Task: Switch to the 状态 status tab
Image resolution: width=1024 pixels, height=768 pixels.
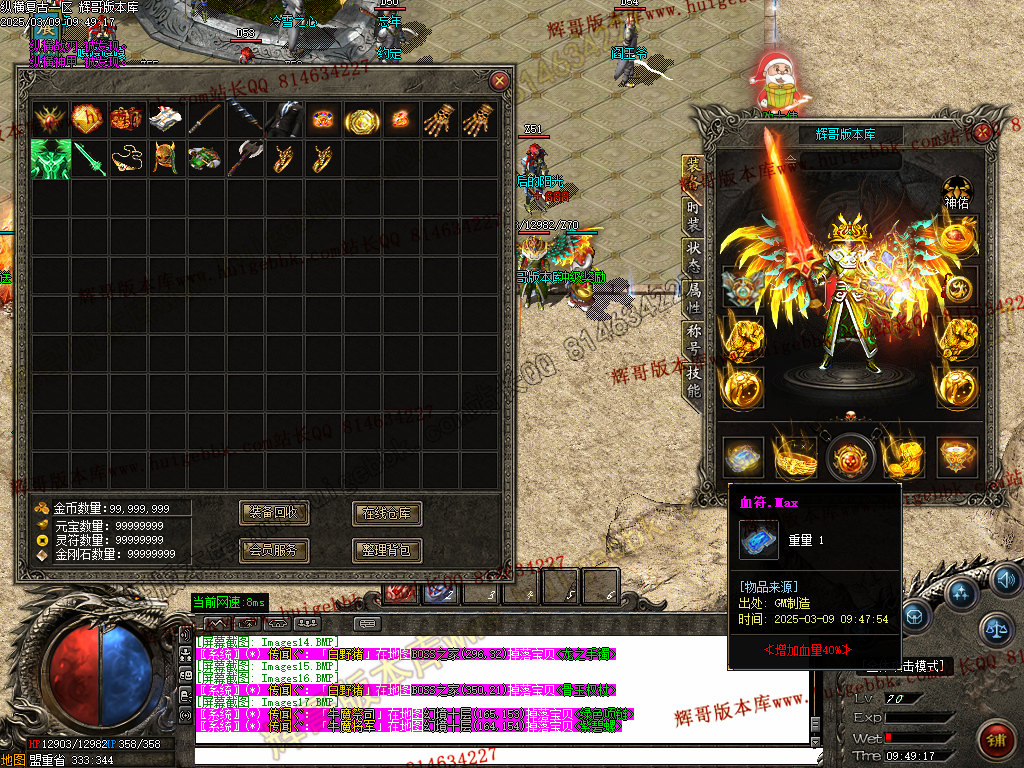Action: click(x=693, y=257)
